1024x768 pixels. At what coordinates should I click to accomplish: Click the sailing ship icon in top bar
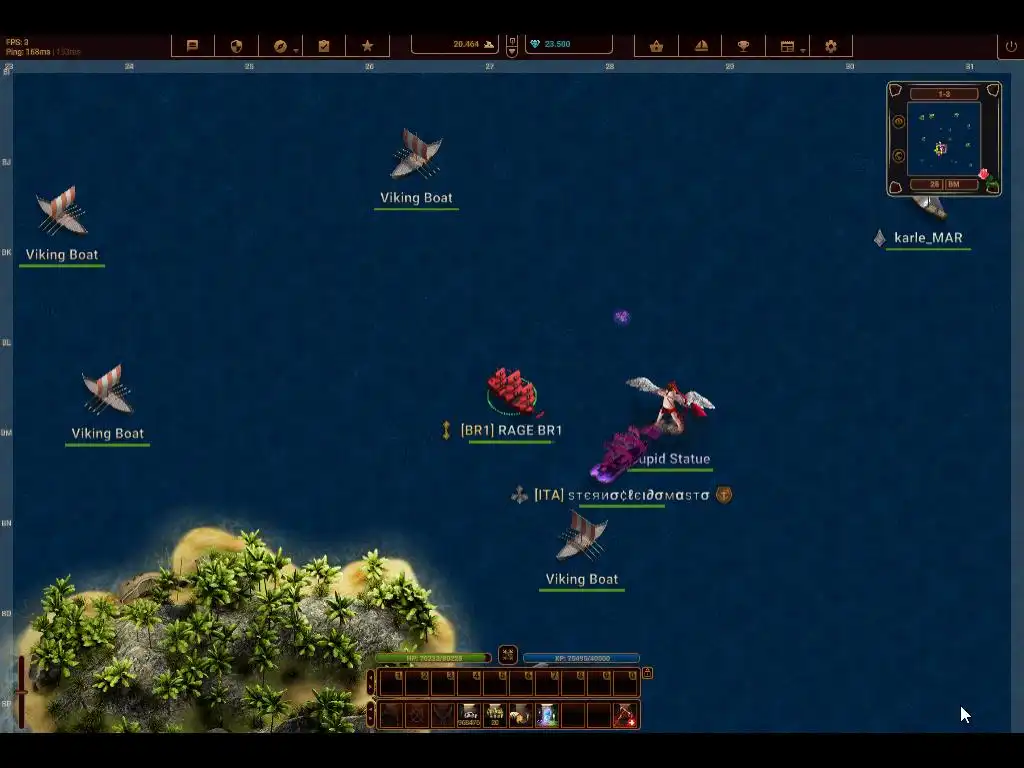[x=701, y=46]
